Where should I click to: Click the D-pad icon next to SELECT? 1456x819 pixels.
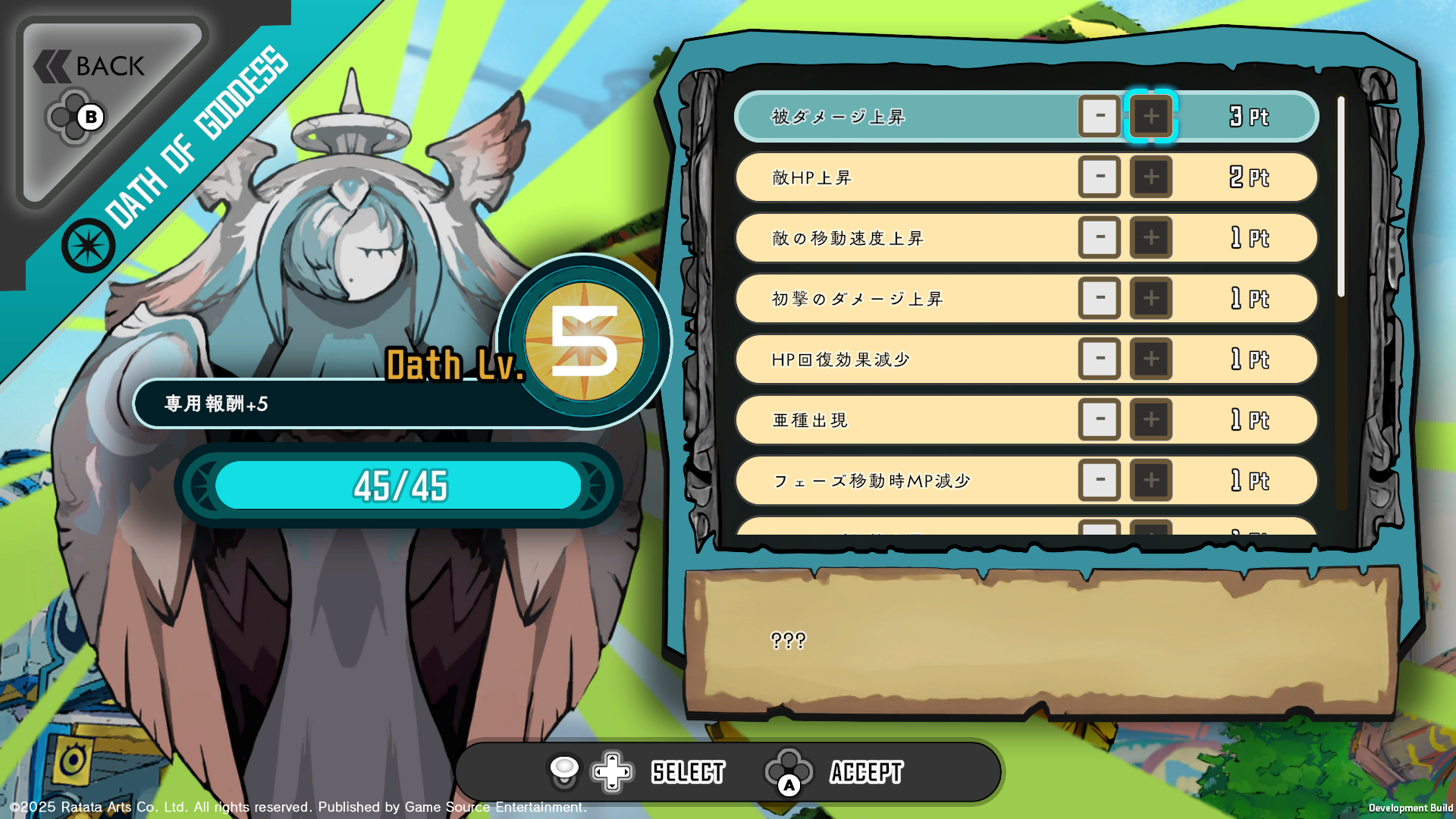pos(610,771)
